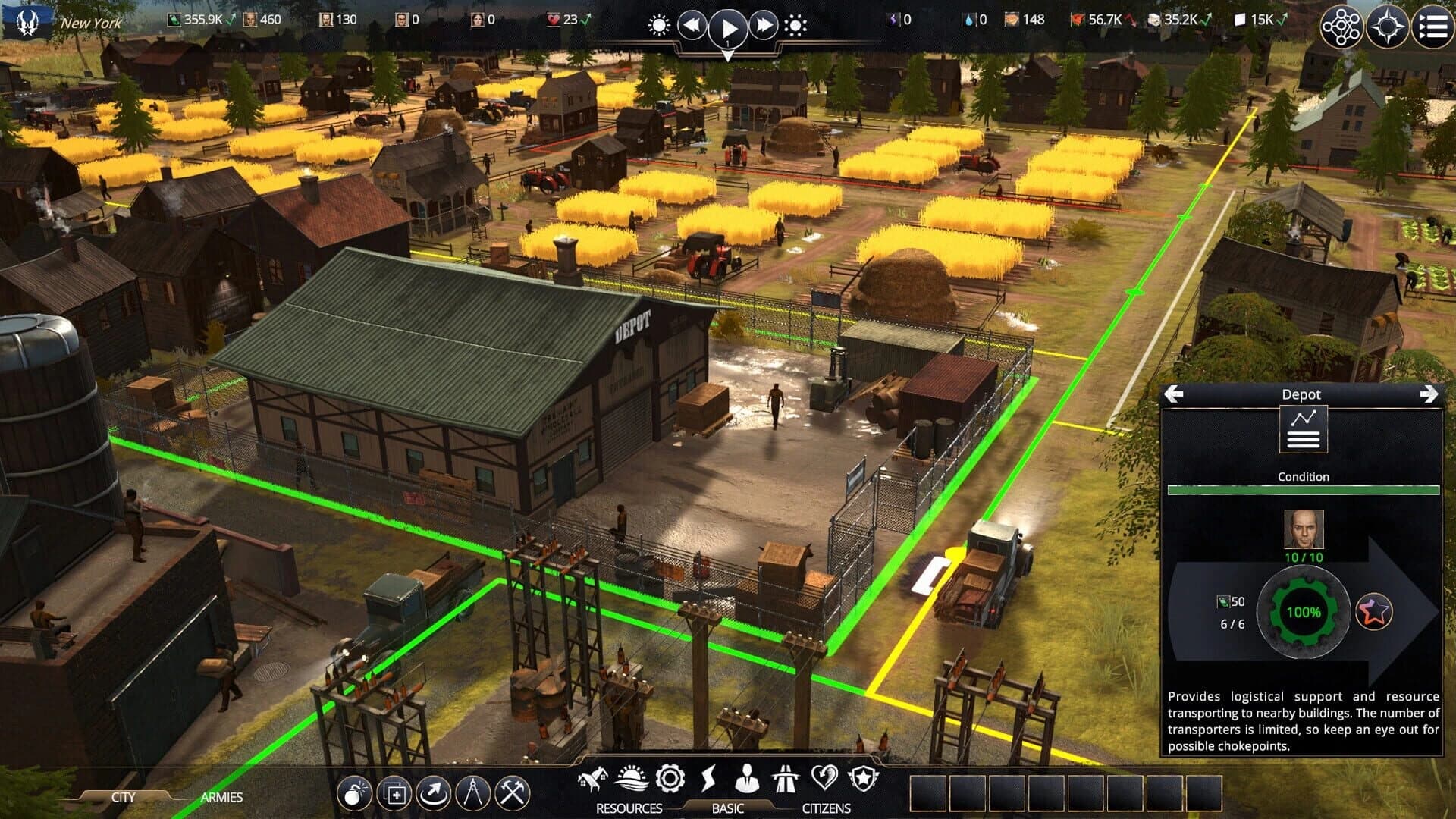The width and height of the screenshot is (1456, 819).
Task: Switch to the CITY tab
Action: (124, 798)
